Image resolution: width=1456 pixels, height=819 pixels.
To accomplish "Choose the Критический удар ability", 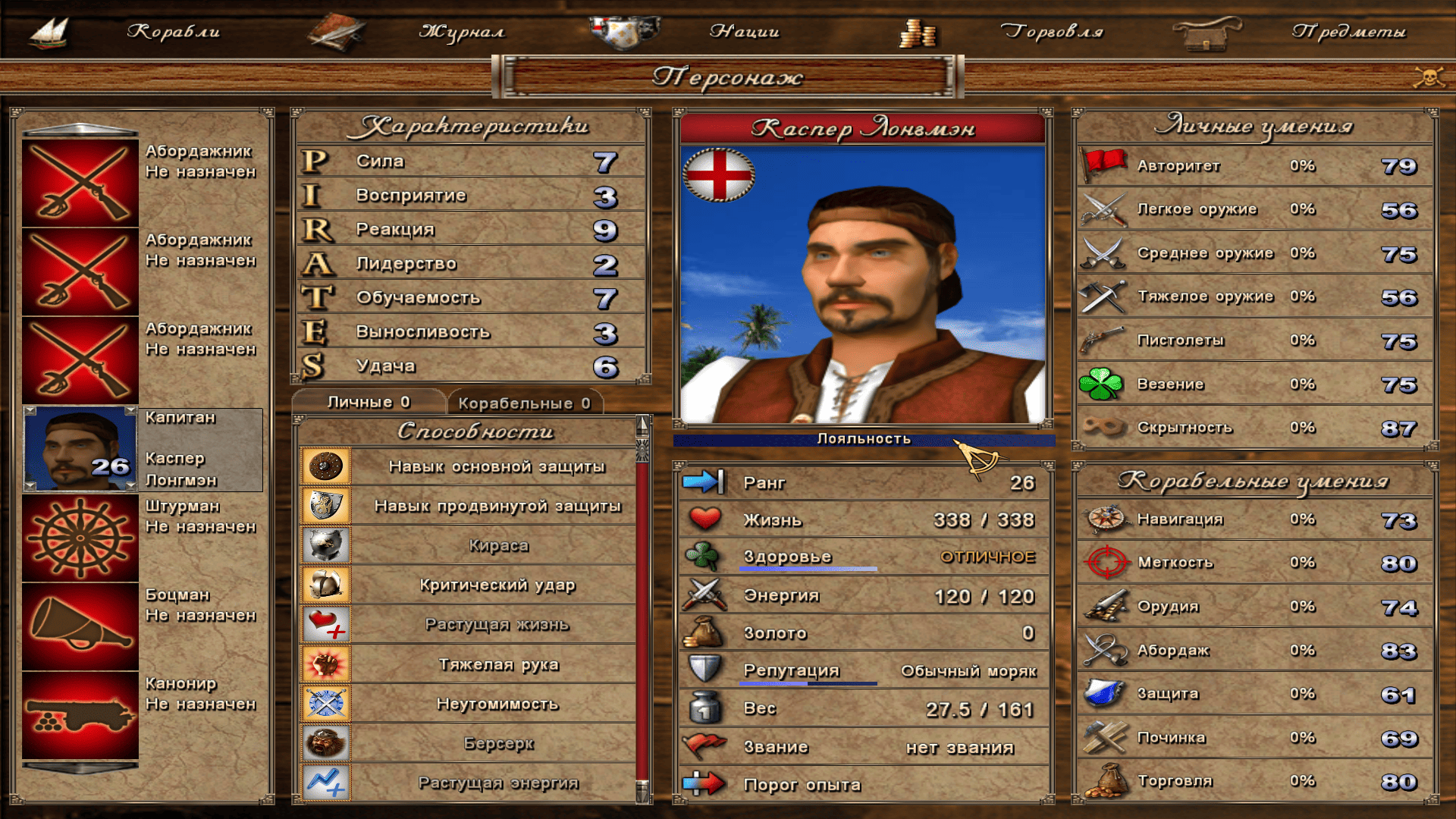I will point(497,585).
